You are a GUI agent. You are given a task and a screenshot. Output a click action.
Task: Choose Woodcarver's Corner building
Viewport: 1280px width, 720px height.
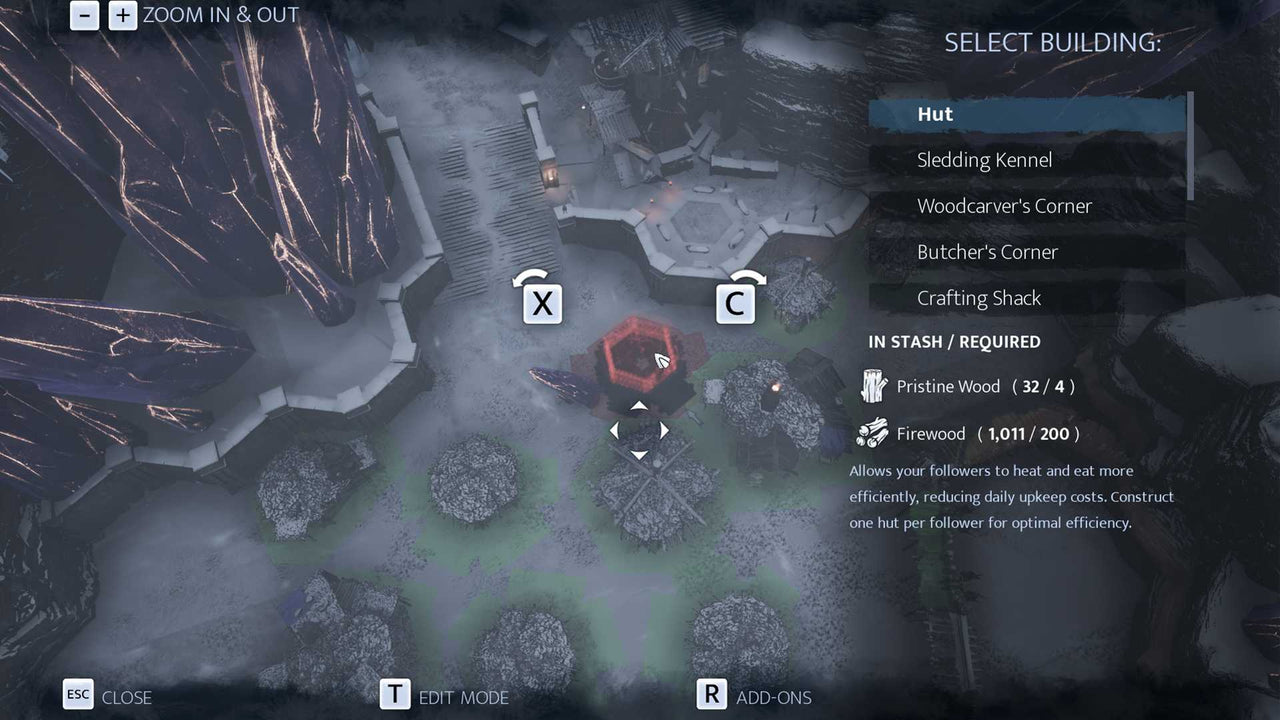pyautogui.click(x=1004, y=205)
